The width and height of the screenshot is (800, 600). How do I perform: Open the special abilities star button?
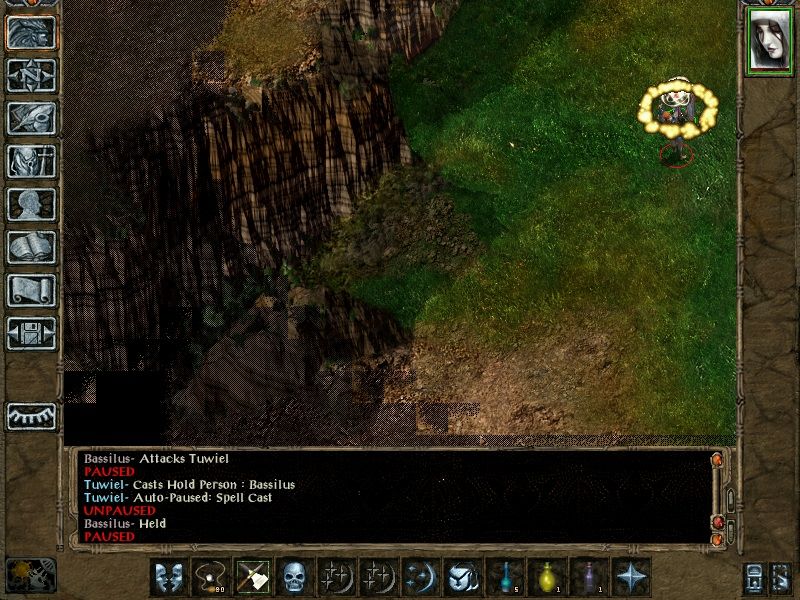tap(631, 577)
